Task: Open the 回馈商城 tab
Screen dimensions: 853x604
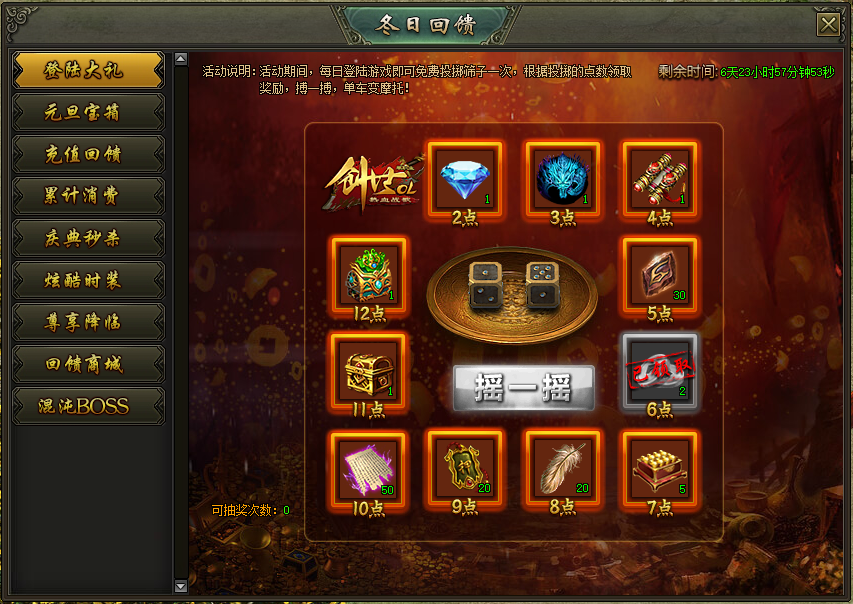Action: [88, 364]
